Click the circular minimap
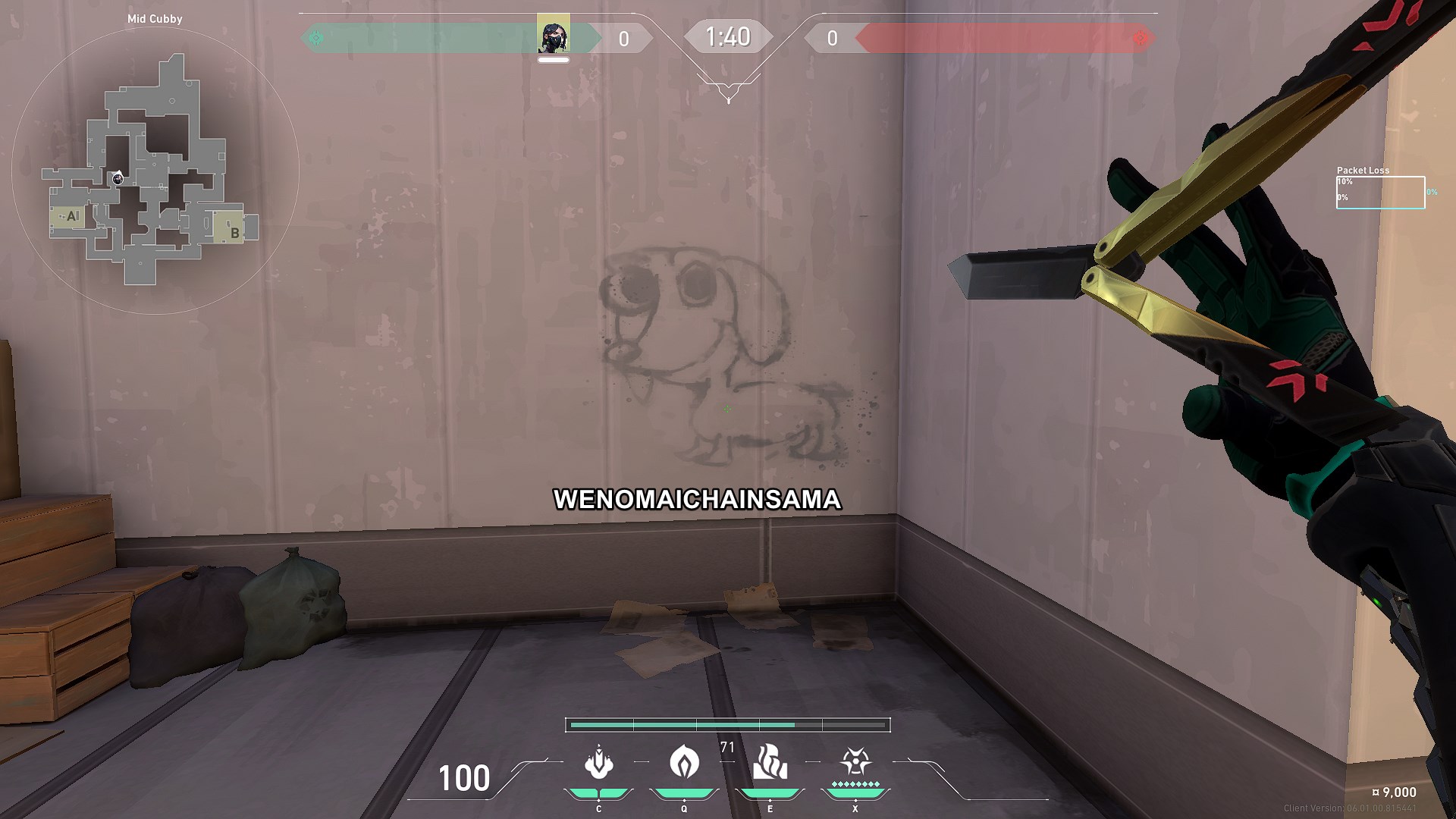1456x819 pixels. coord(155,171)
